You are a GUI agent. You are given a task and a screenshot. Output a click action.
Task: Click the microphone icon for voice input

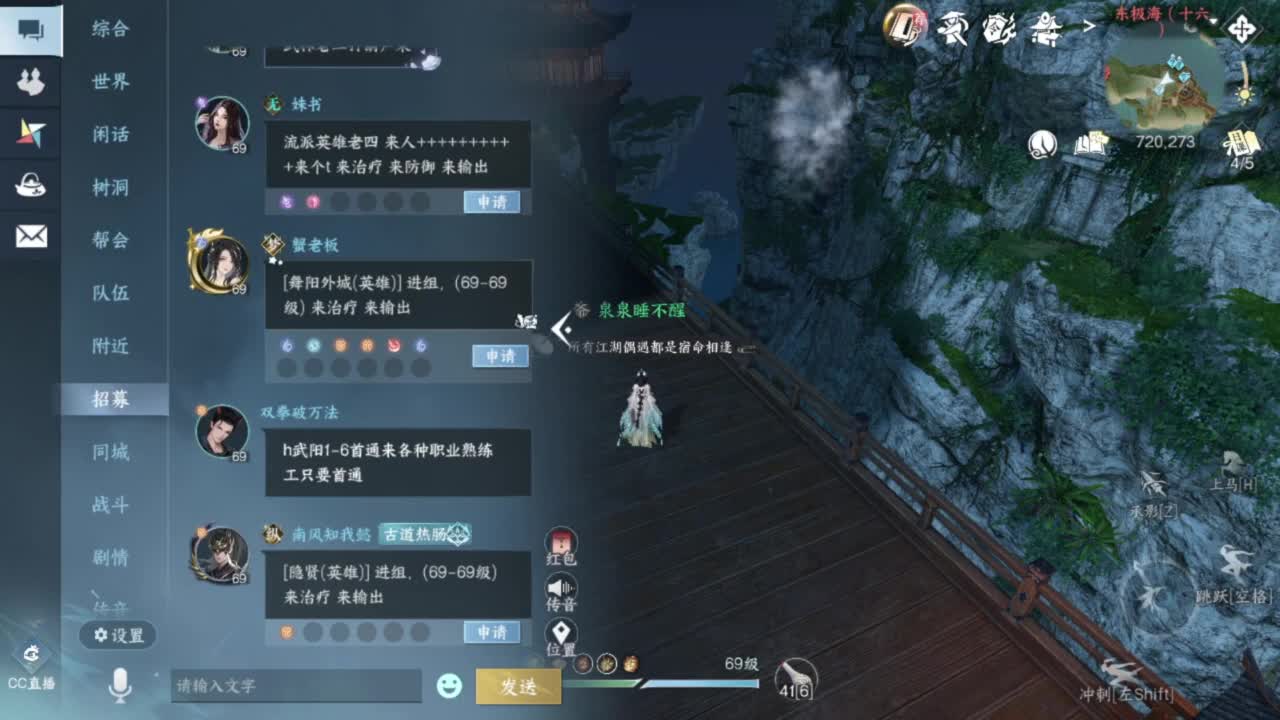point(118,688)
